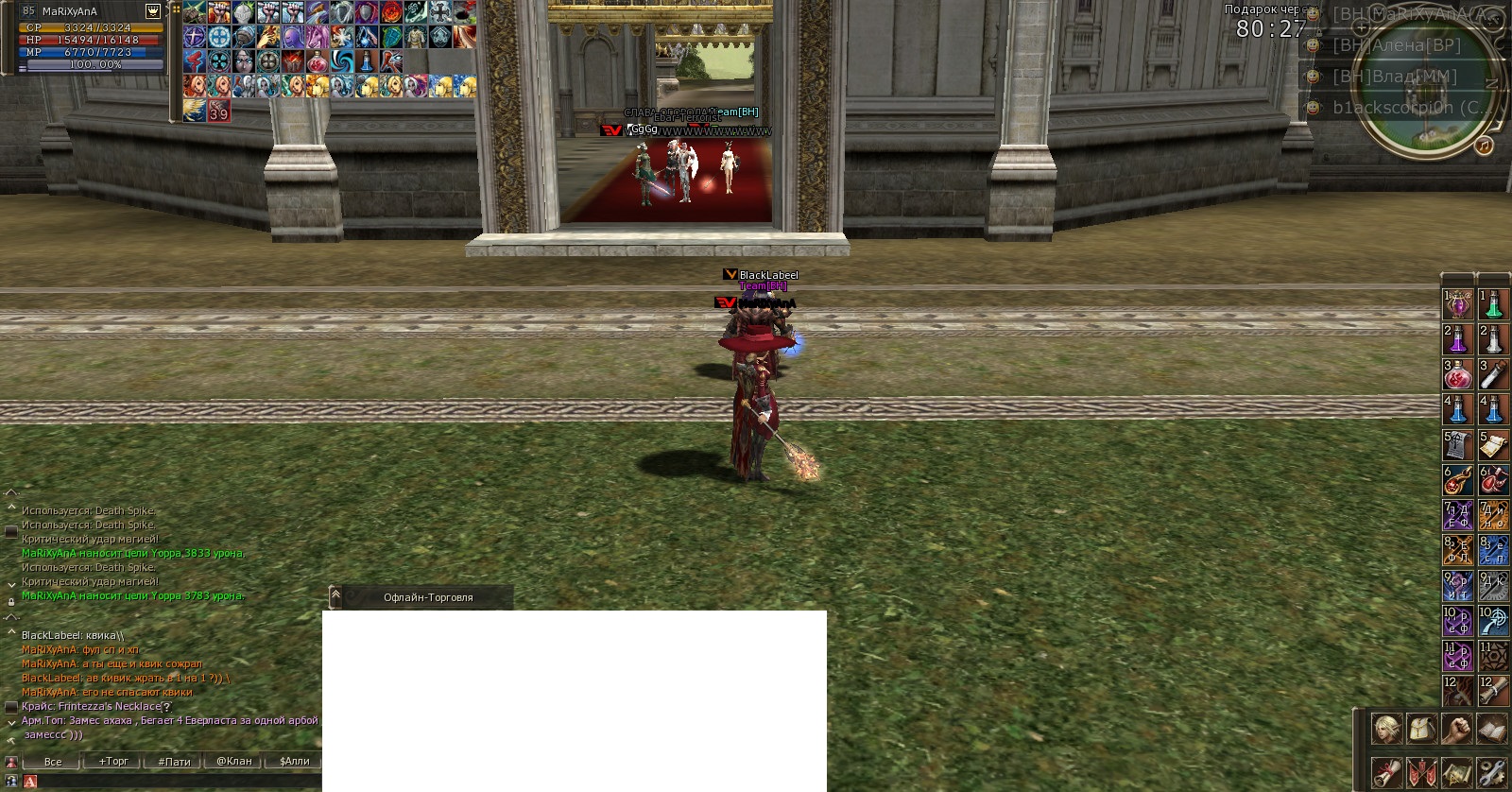The image size is (1512, 792).
Task: Click the 100.00% experience bar
Action: click(94, 64)
